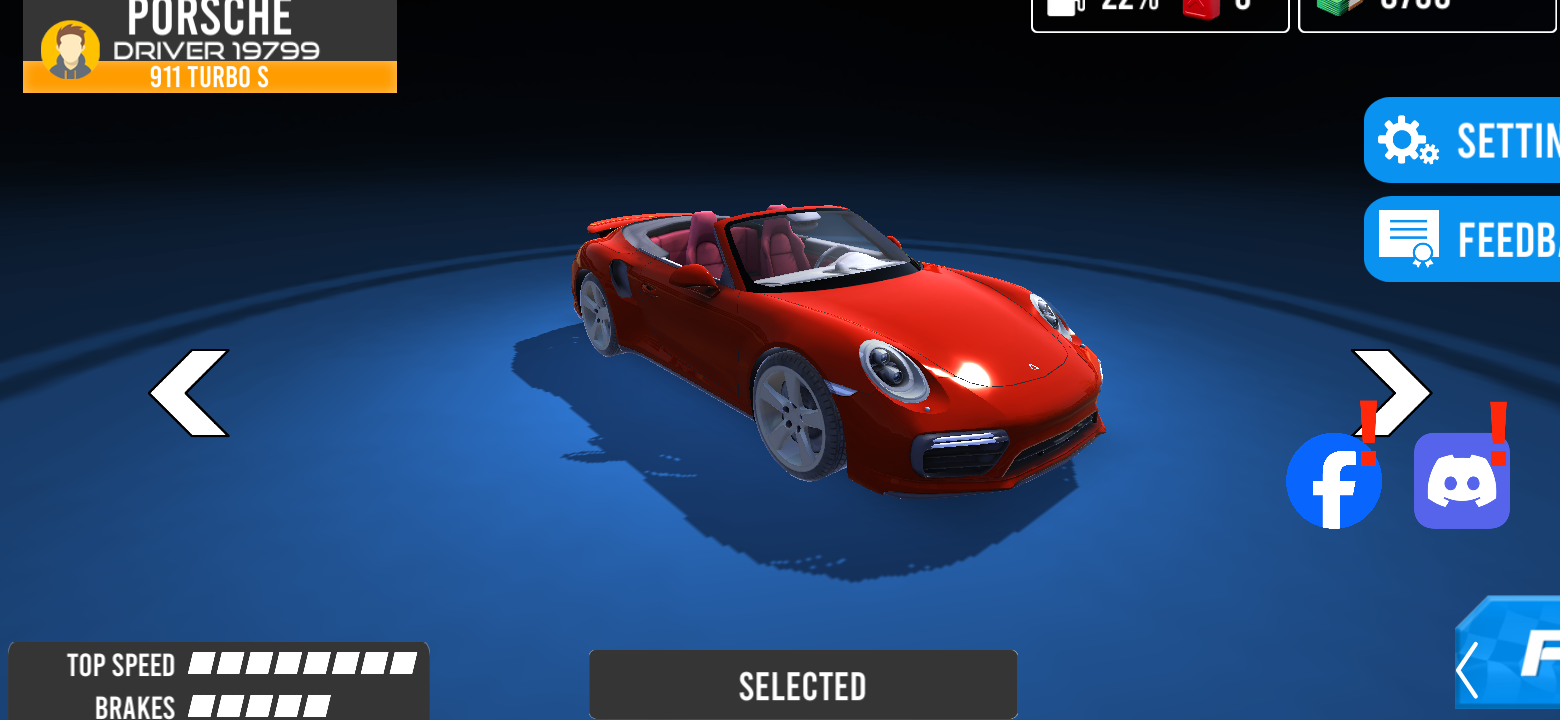Click the 911 TURBO S name label
This screenshot has width=1560, height=720.
[x=209, y=78]
